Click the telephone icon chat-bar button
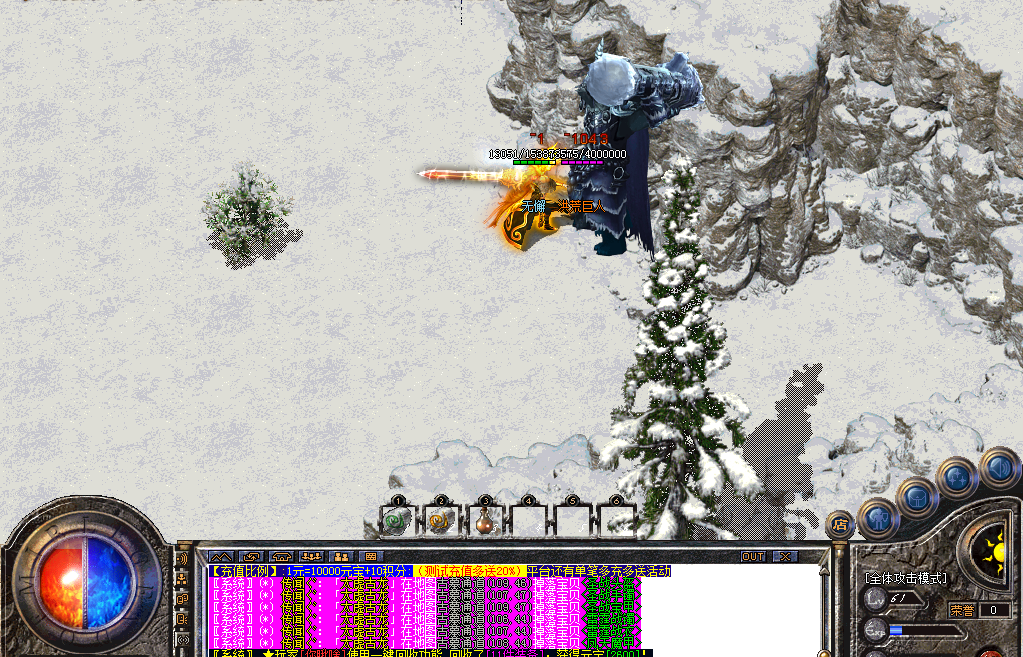The width and height of the screenshot is (1023, 657). [x=280, y=556]
